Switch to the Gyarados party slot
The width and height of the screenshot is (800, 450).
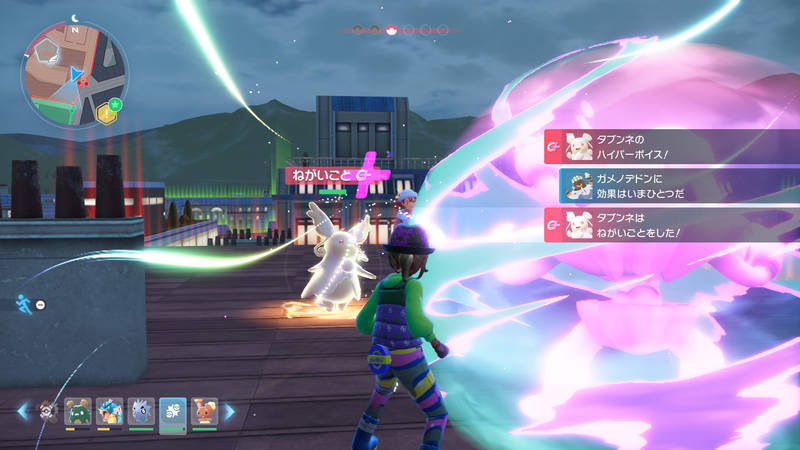109,411
